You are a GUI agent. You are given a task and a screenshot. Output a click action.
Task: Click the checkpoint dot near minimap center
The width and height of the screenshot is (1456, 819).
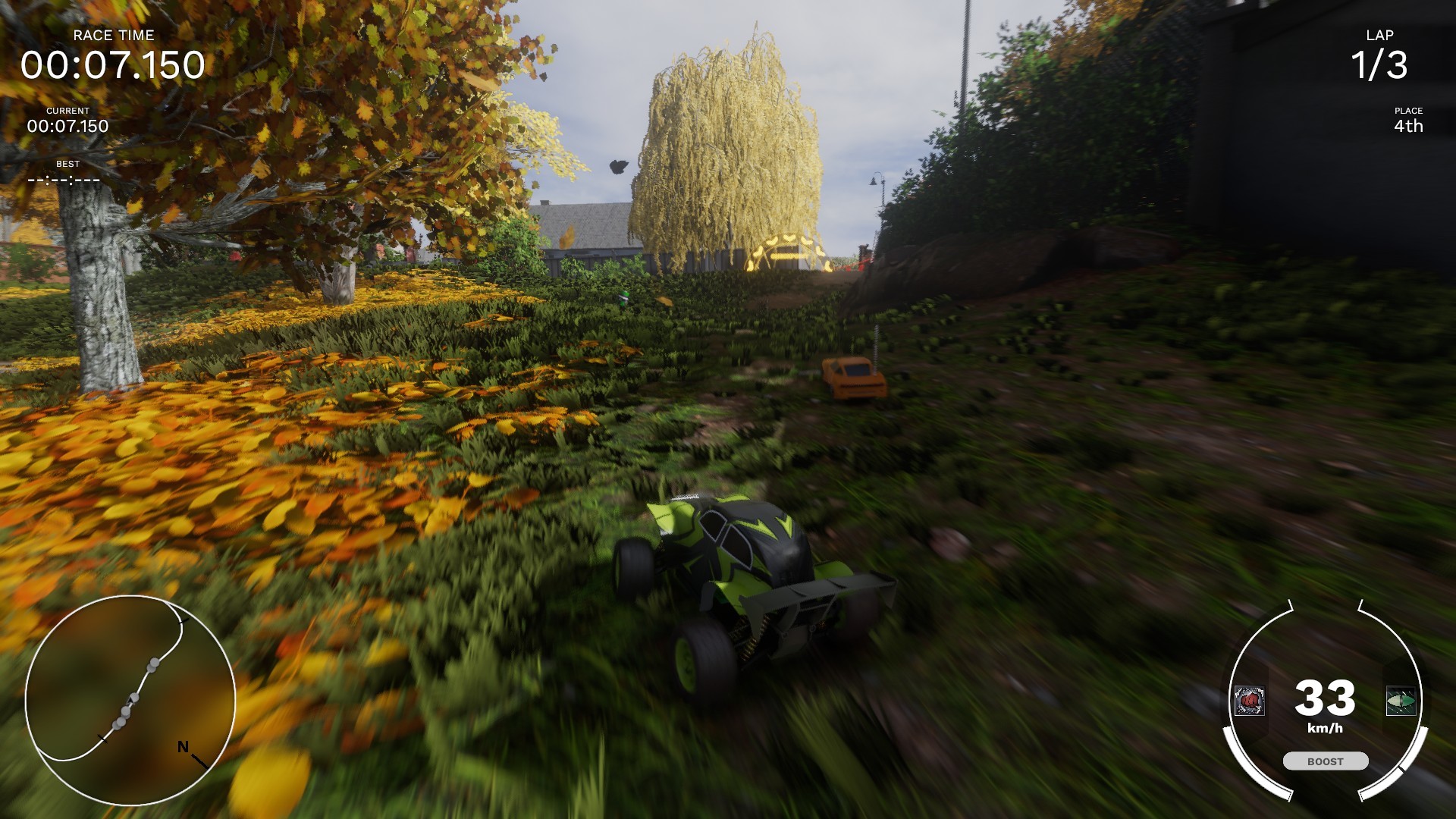[x=133, y=695]
